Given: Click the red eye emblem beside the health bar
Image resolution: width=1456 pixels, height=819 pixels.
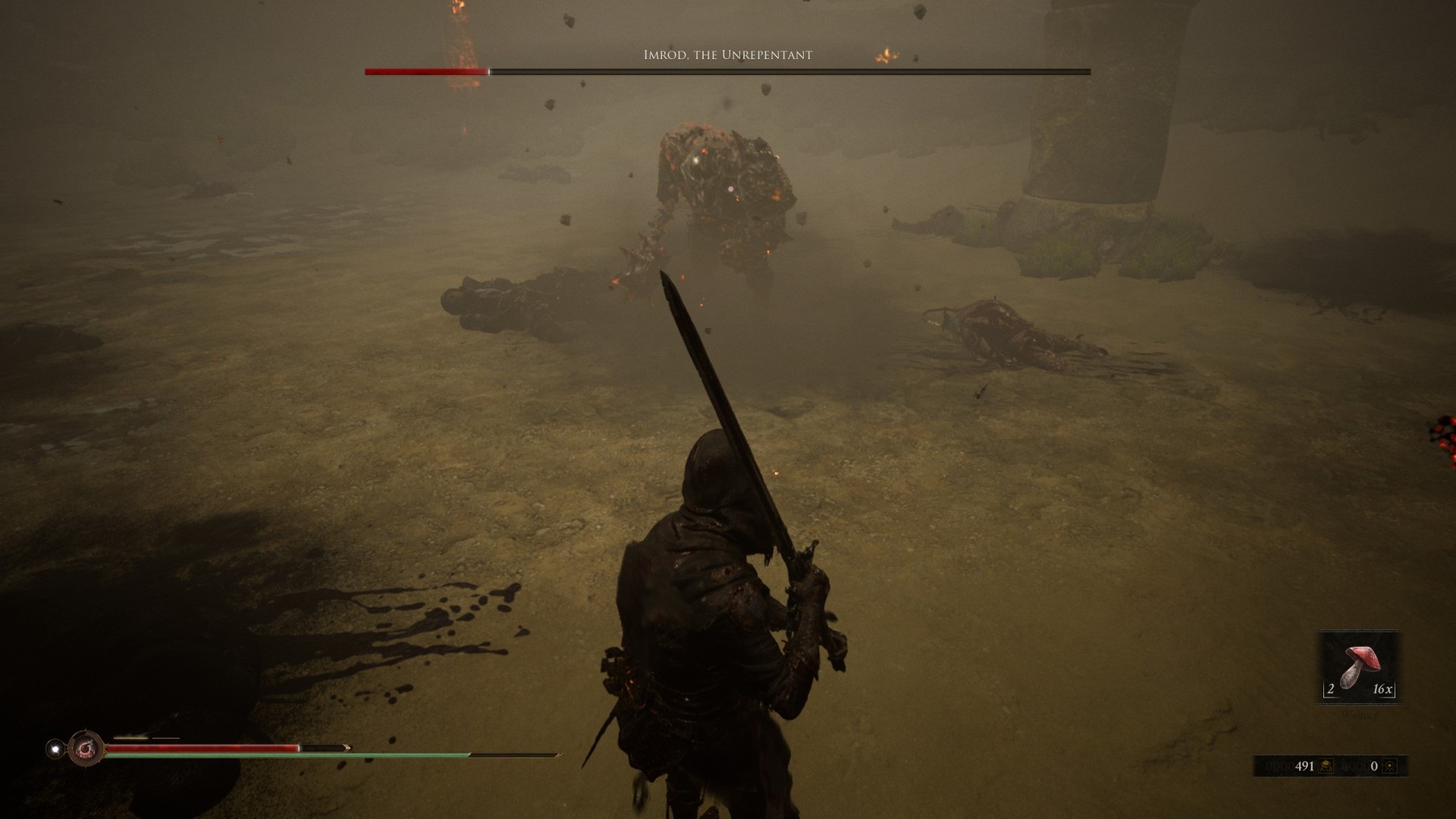Looking at the screenshot, I should coord(85,748).
